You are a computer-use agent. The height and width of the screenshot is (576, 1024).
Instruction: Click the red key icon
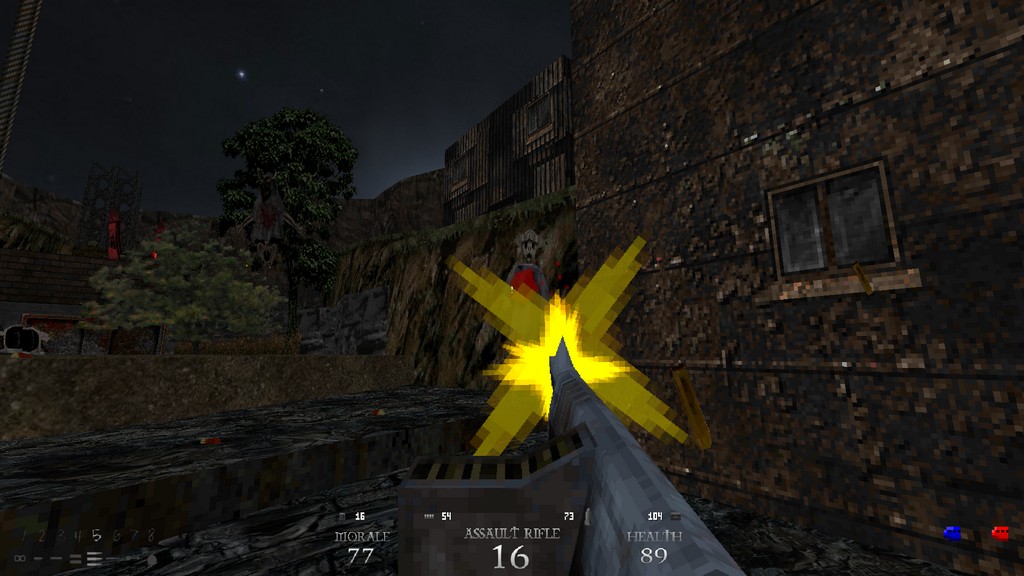999,533
